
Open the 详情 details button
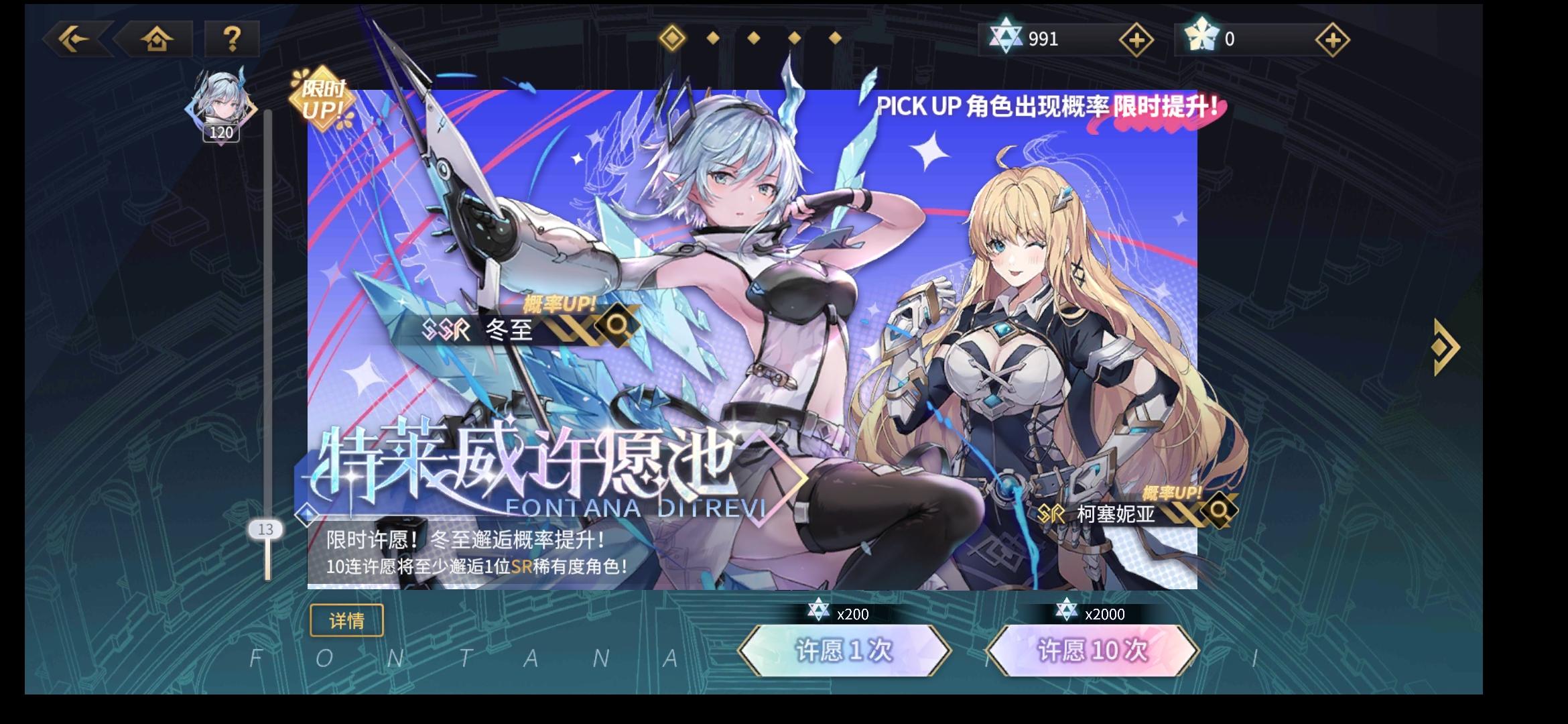point(346,621)
